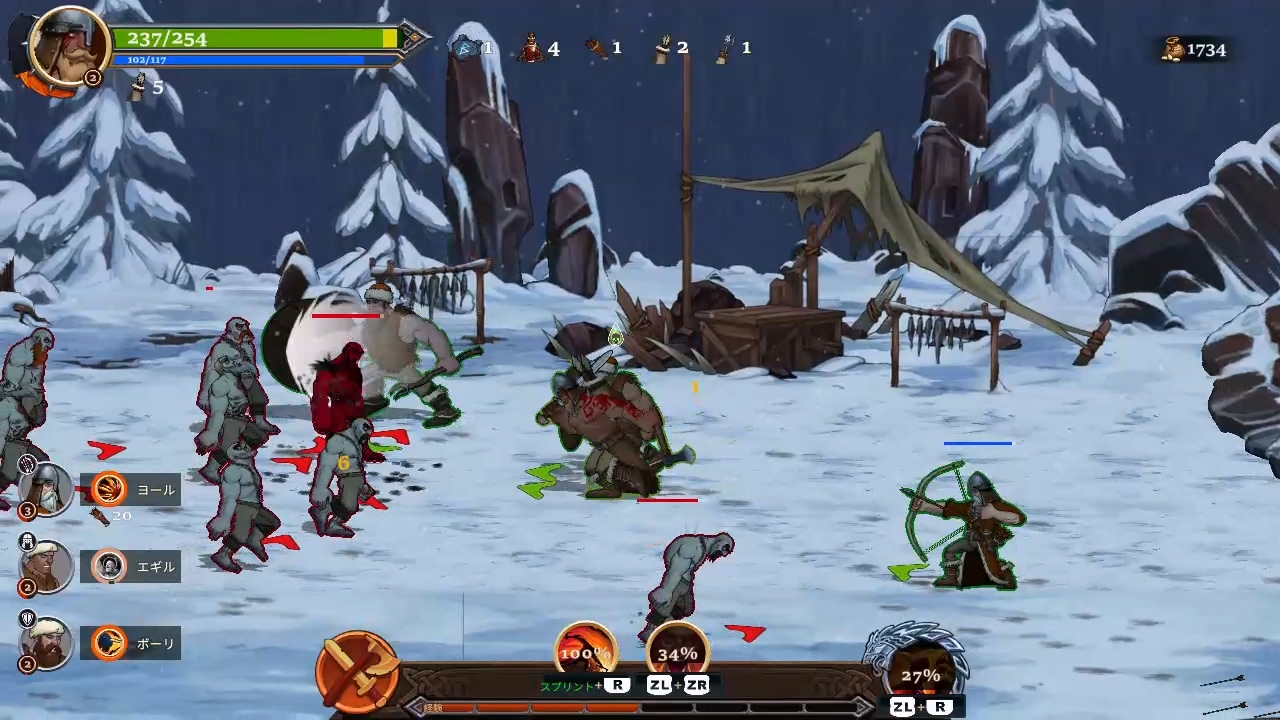Select party member ヨール's portrait
Screen dimensions: 1280x720
tap(47, 489)
